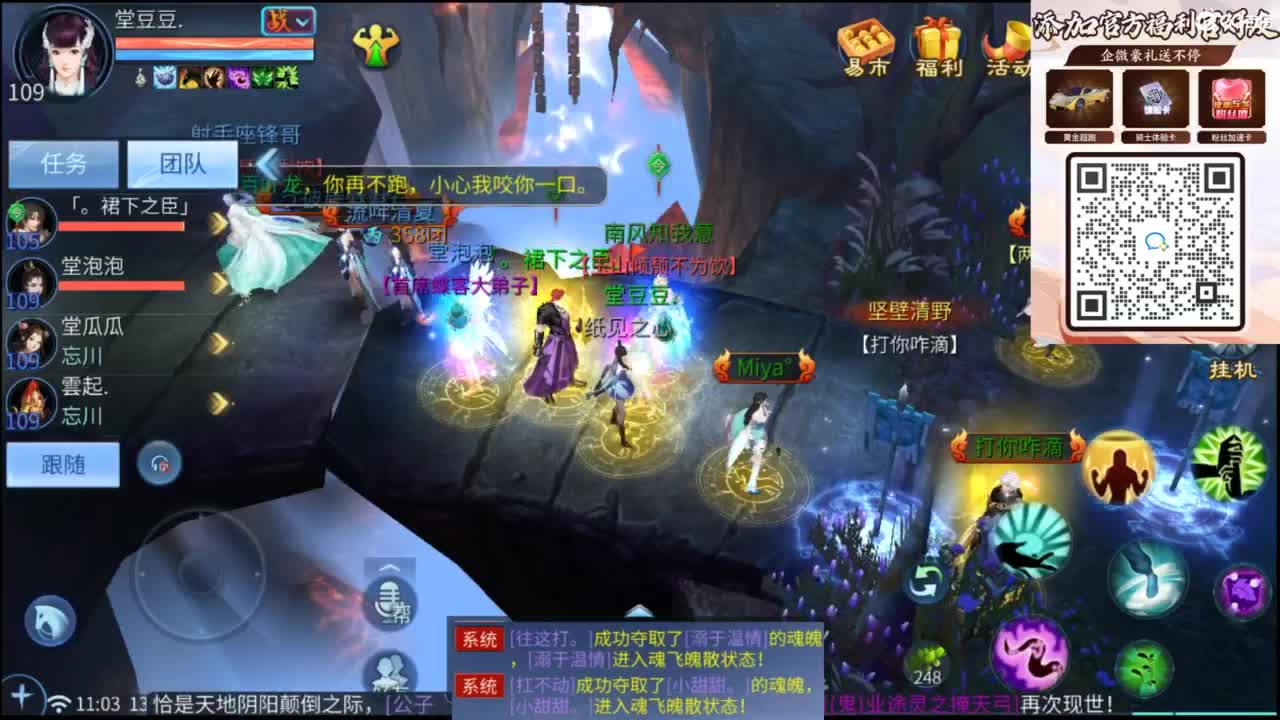Collapse the left panel with the blue arrow
The width and height of the screenshot is (1280, 720).
(267, 166)
